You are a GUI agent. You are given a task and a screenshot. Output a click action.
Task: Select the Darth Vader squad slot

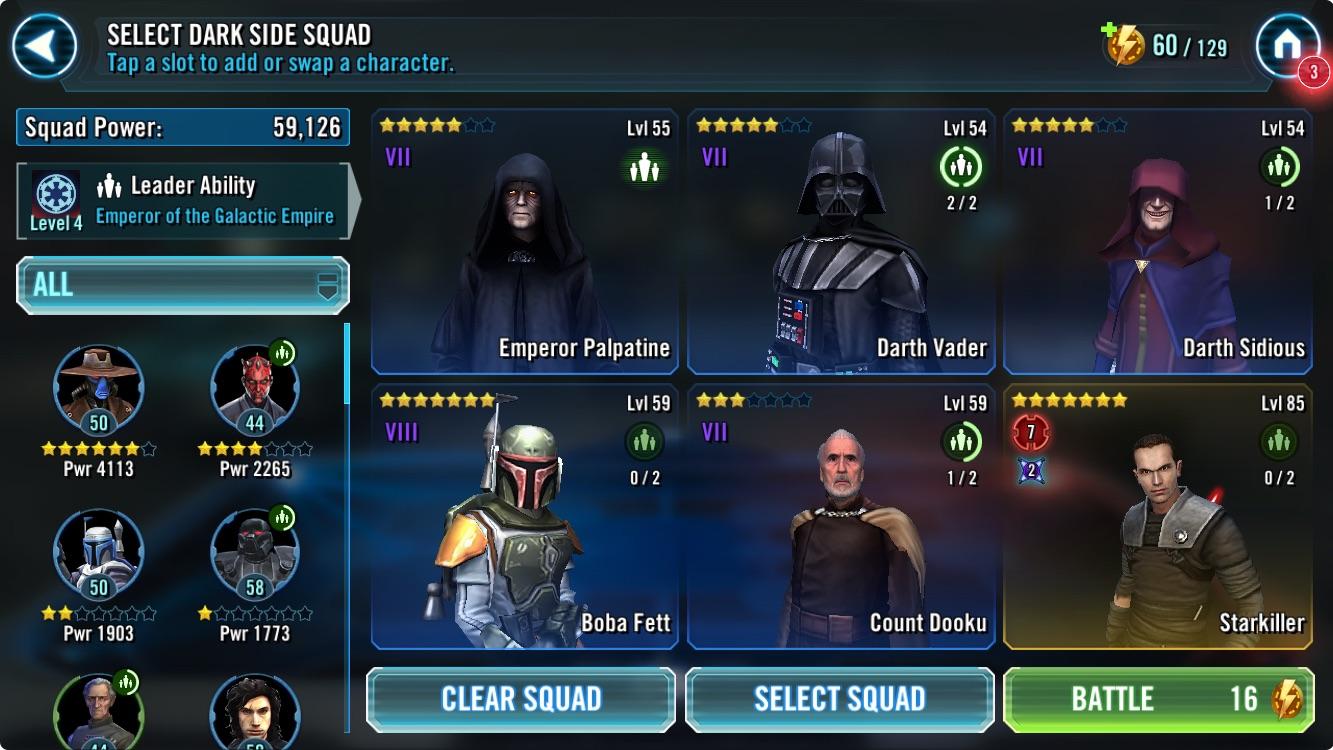coord(841,241)
